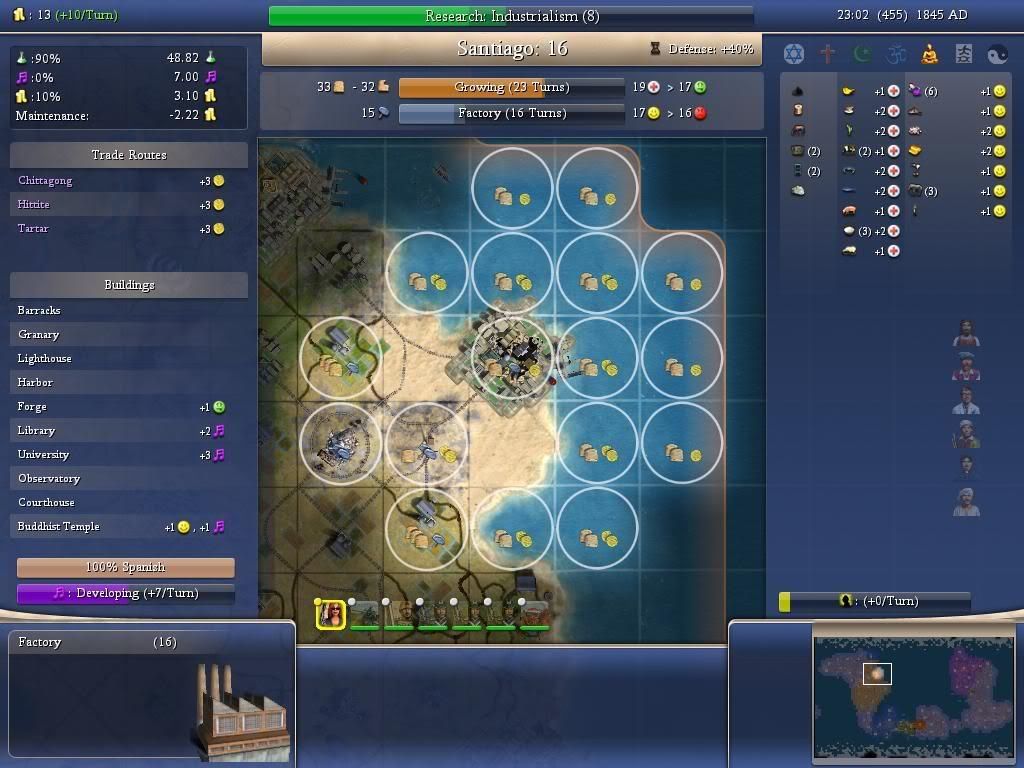Viewport: 1024px width, 768px height.
Task: Select the University building entry
Action: coord(128,455)
